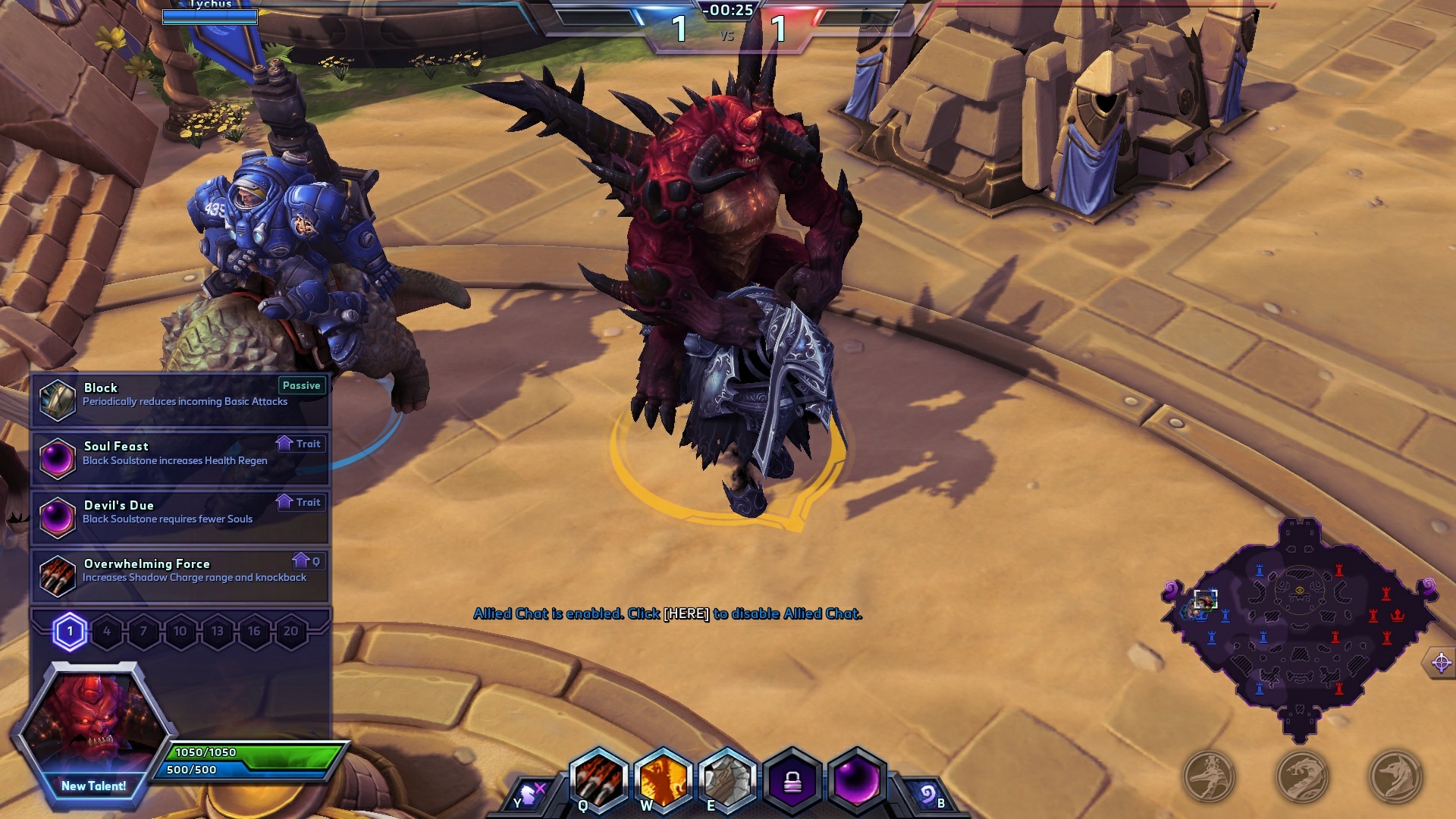Switch to the level 16 talent tier

tap(254, 631)
